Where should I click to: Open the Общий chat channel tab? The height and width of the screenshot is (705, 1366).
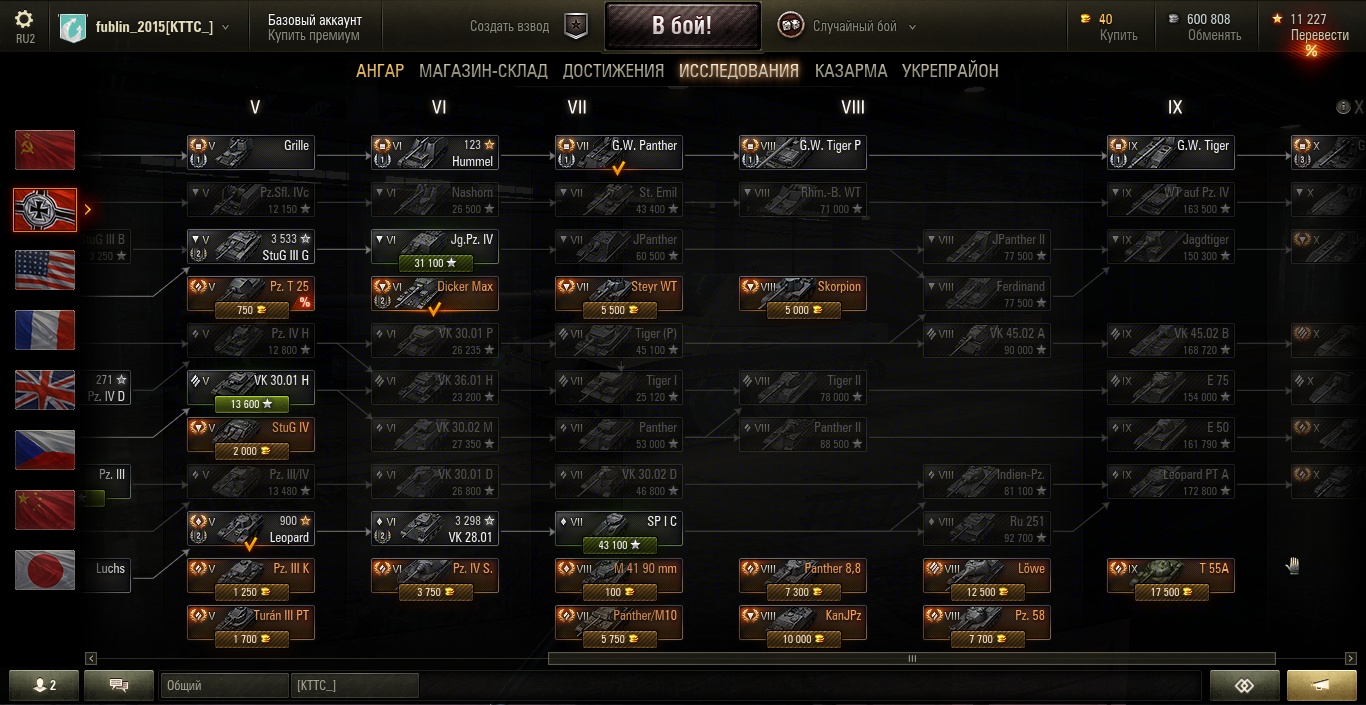[x=223, y=685]
